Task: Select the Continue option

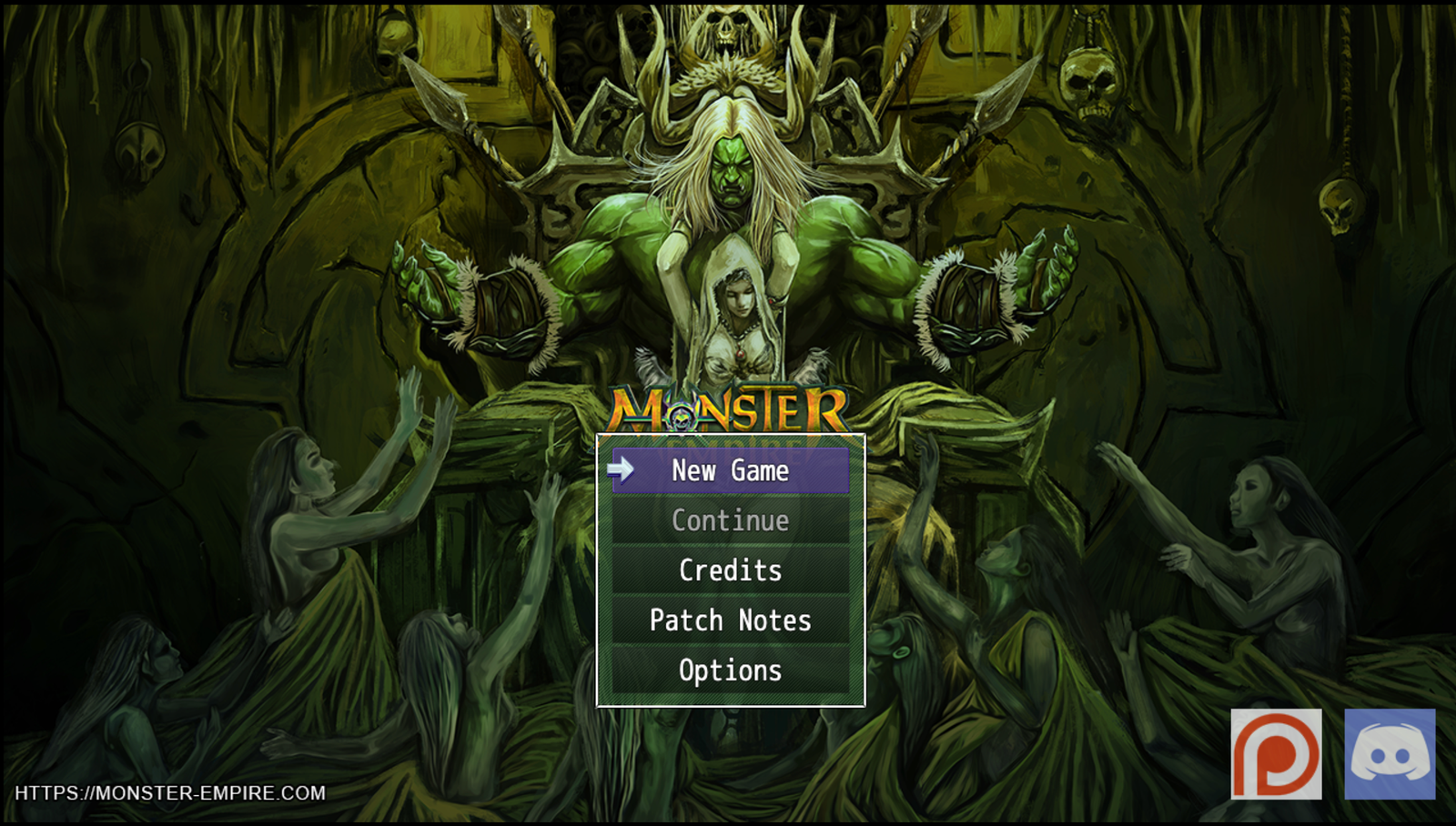Action: pyautogui.click(x=728, y=520)
